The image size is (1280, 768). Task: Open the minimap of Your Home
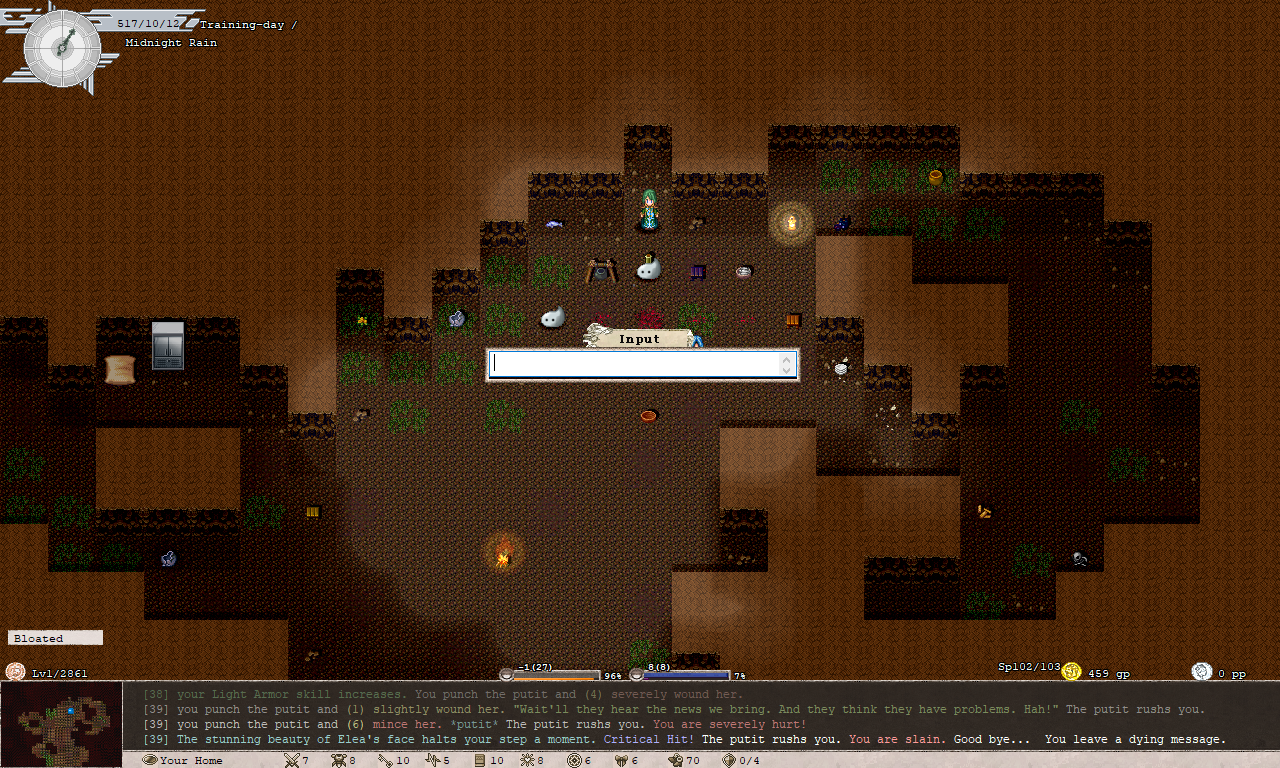click(60, 717)
